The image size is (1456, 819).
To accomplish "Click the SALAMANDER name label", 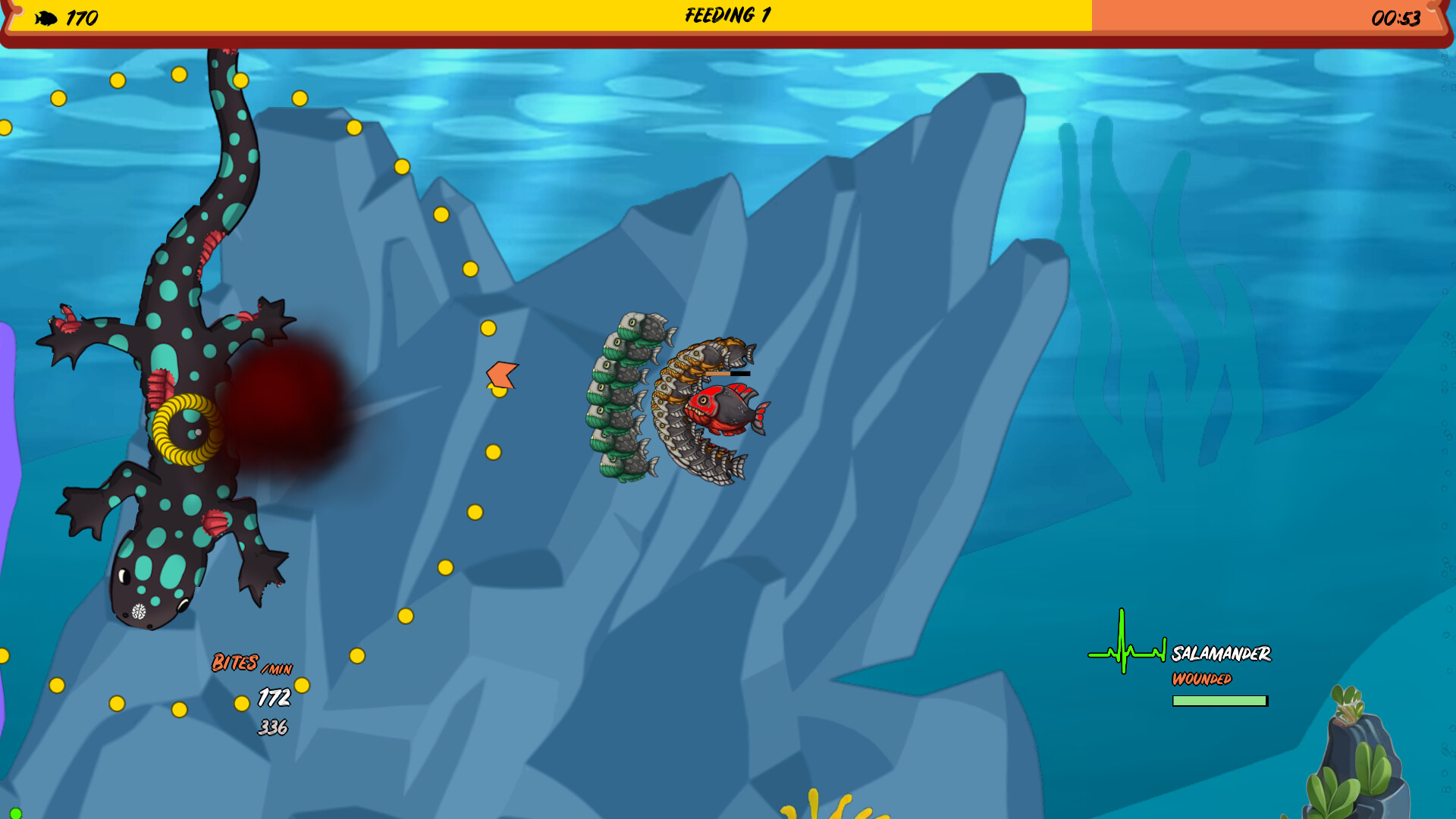I will coord(1221,652).
